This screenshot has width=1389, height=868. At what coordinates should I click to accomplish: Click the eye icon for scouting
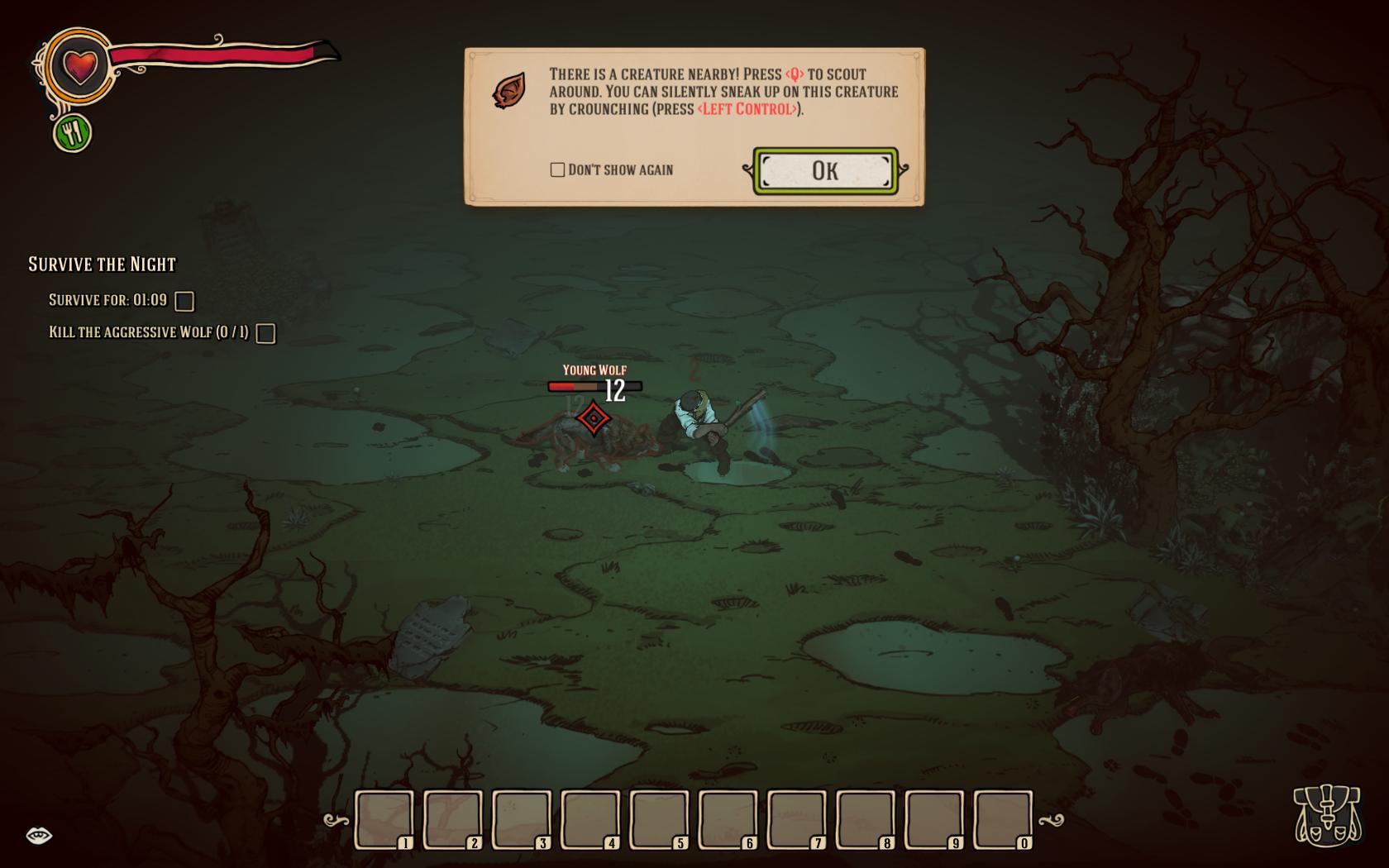pyautogui.click(x=39, y=836)
